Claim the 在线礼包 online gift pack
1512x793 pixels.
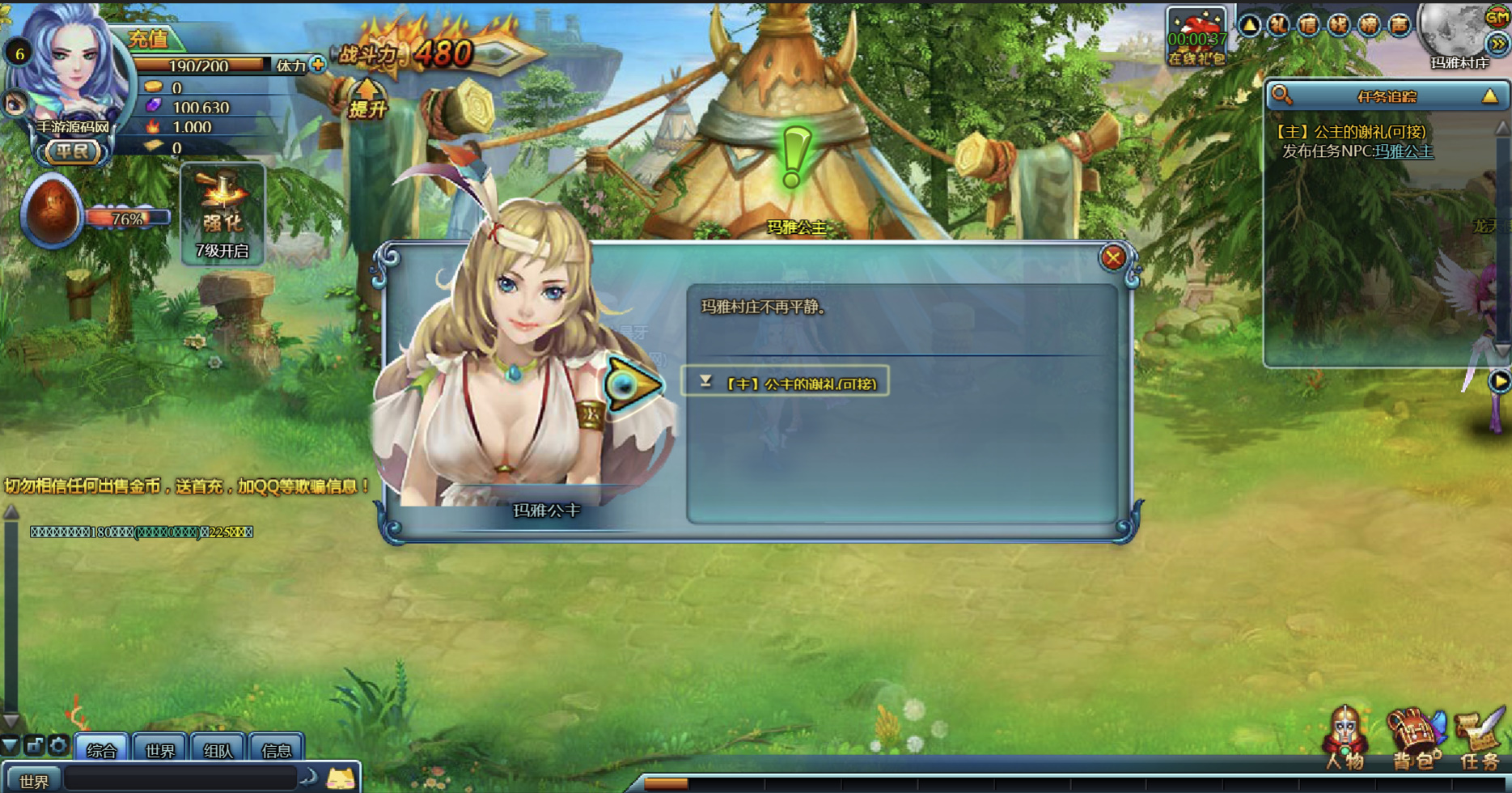click(1196, 37)
